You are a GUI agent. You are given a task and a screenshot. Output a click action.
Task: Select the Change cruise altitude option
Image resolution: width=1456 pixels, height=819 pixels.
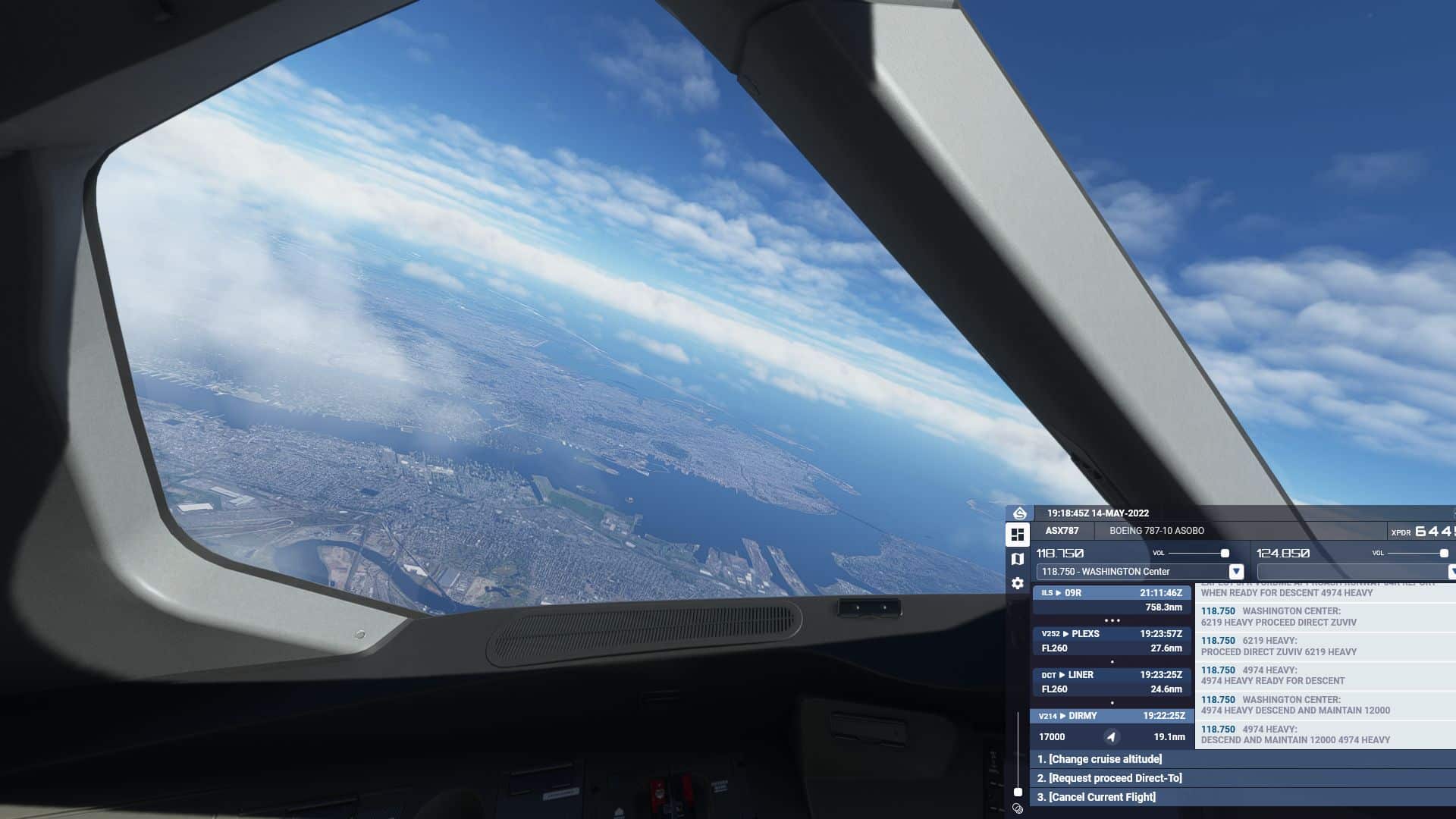[1098, 759]
